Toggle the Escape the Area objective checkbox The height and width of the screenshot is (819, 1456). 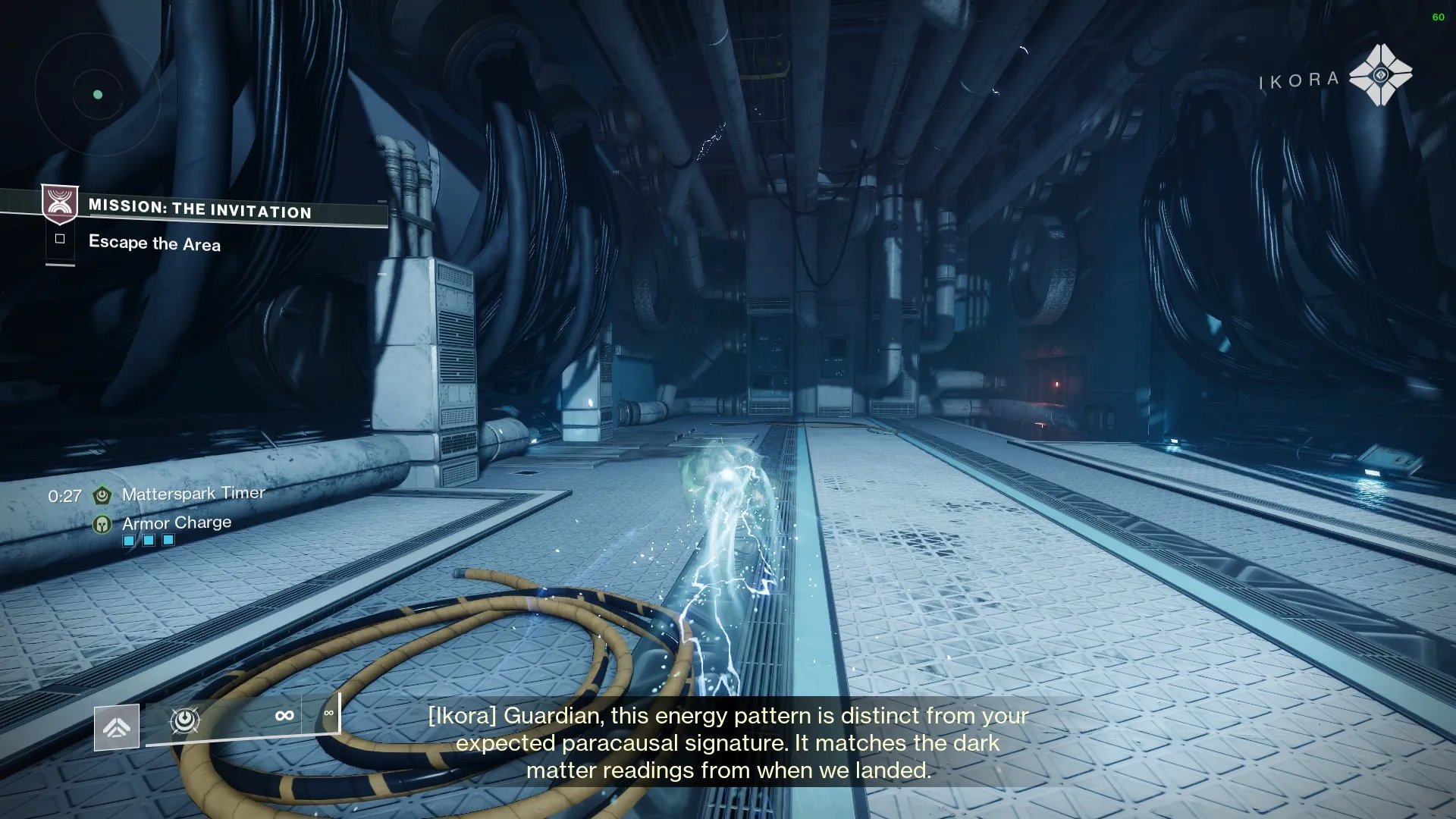[x=60, y=239]
